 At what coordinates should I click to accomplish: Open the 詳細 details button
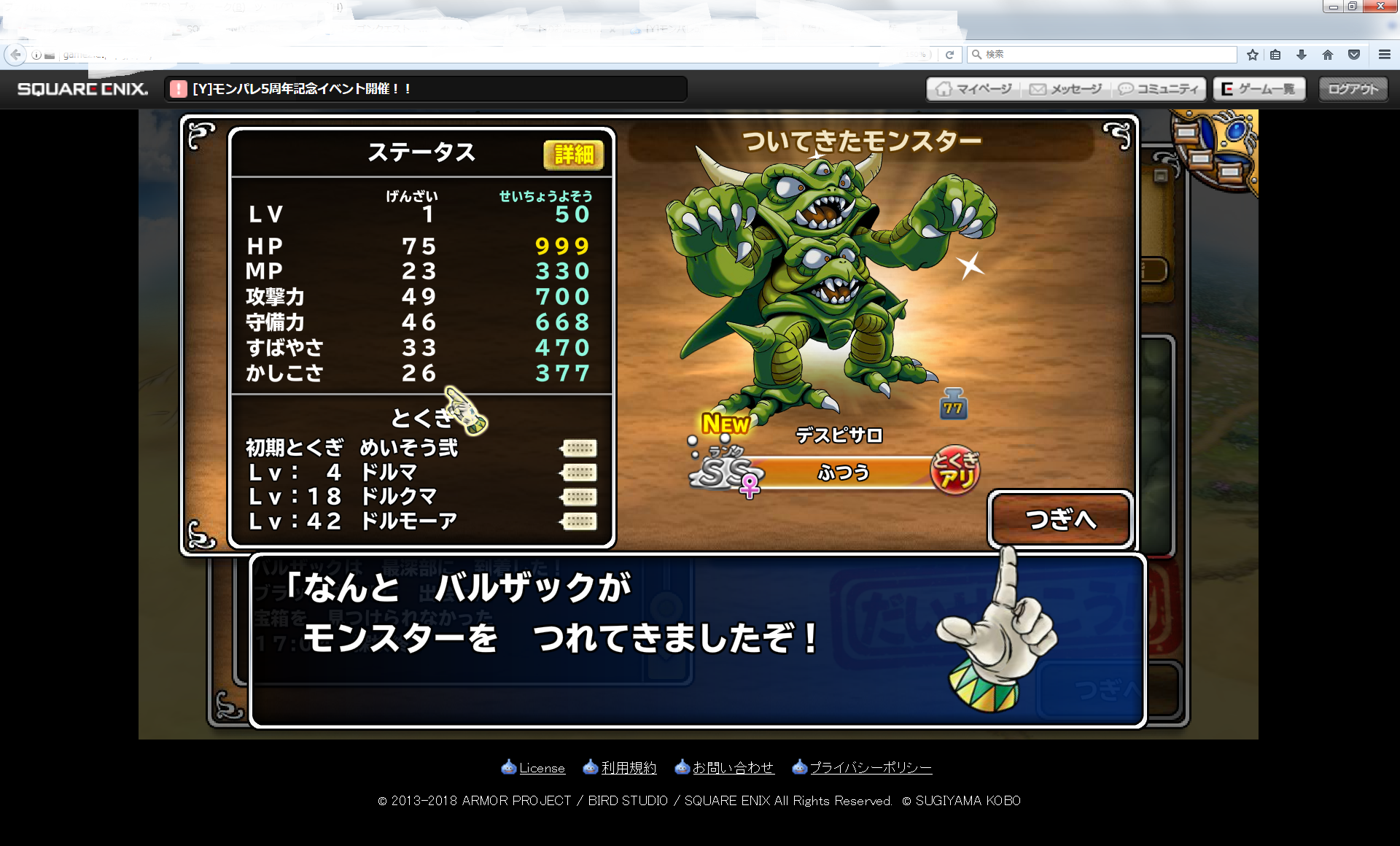click(573, 155)
